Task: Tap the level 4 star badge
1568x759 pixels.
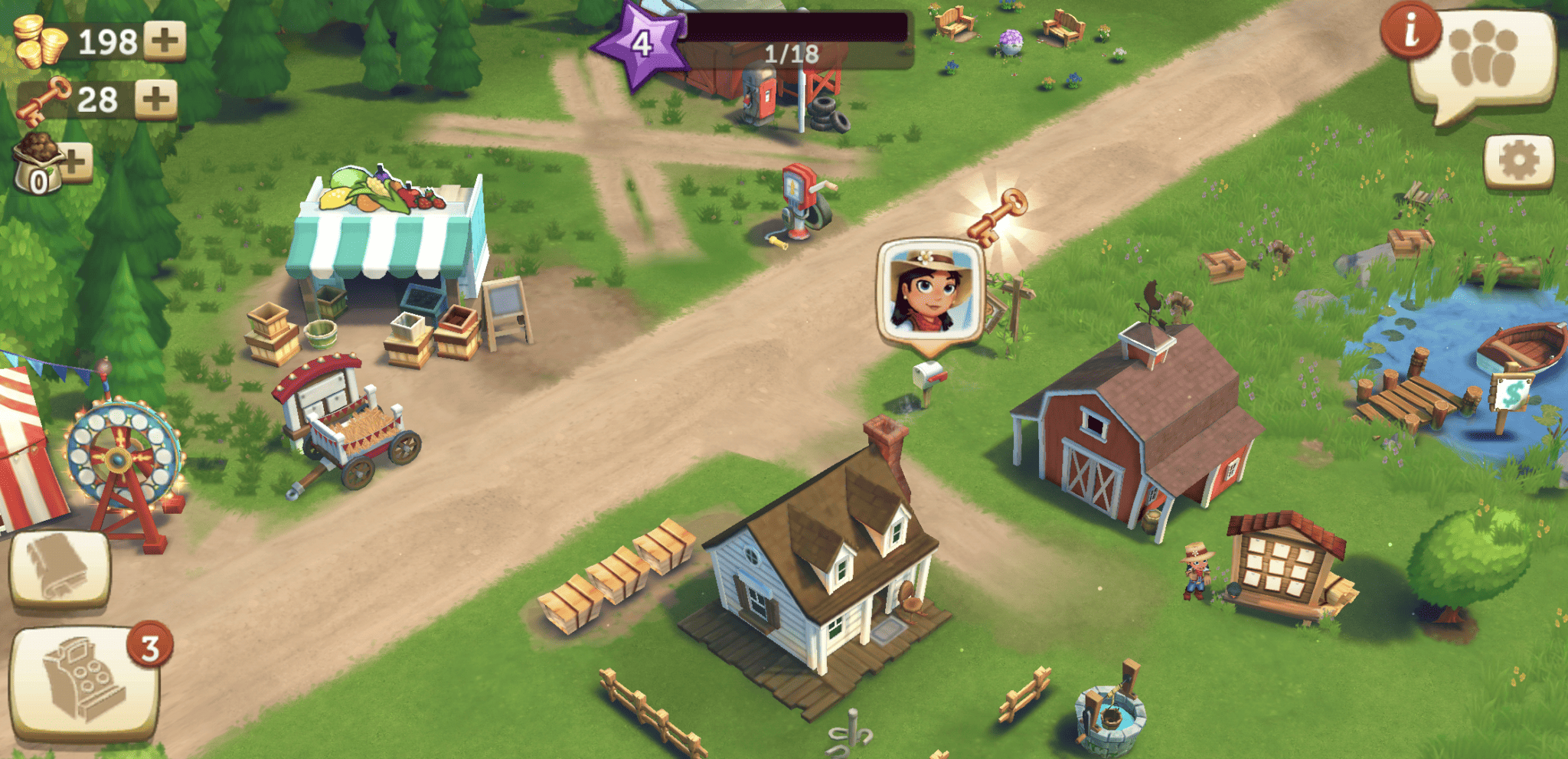Action: [x=642, y=43]
